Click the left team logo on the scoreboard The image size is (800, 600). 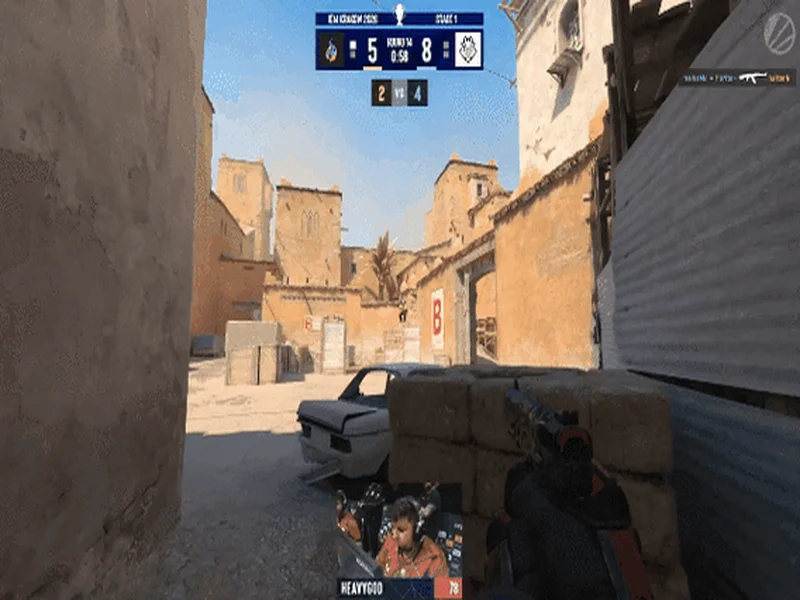332,49
